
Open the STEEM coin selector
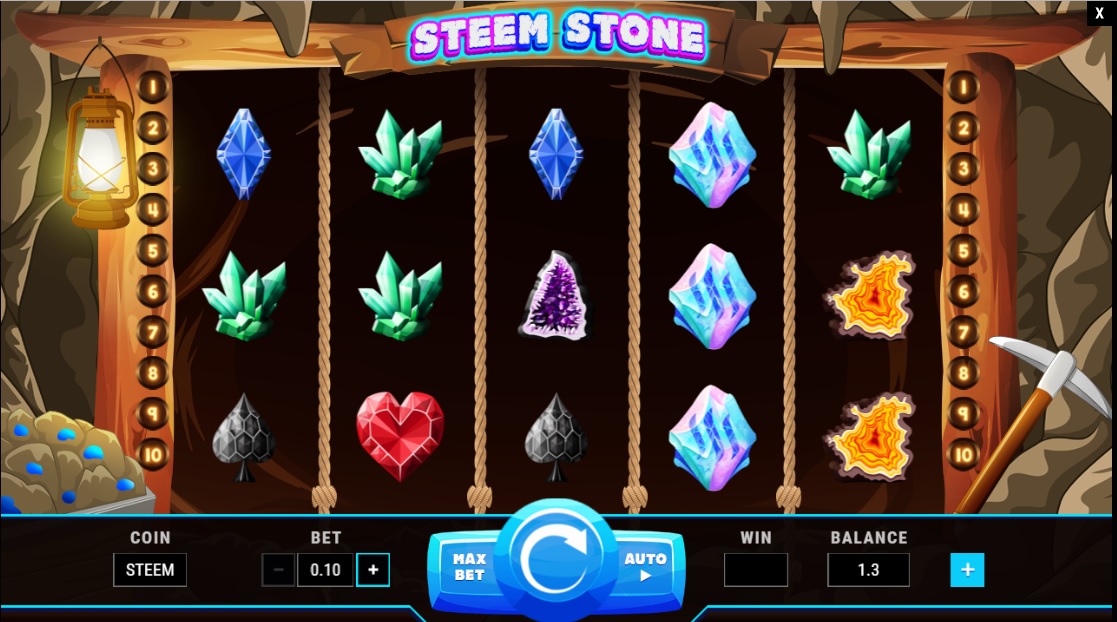tap(150, 570)
